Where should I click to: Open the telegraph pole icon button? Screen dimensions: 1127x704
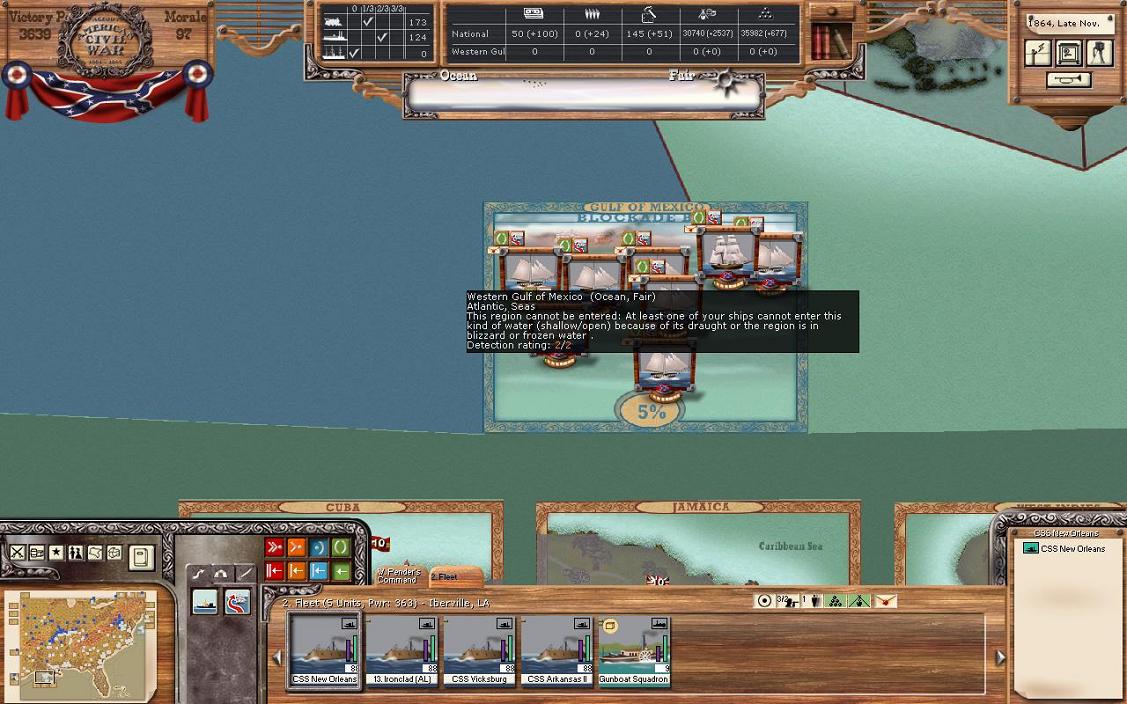pyautogui.click(x=1038, y=53)
